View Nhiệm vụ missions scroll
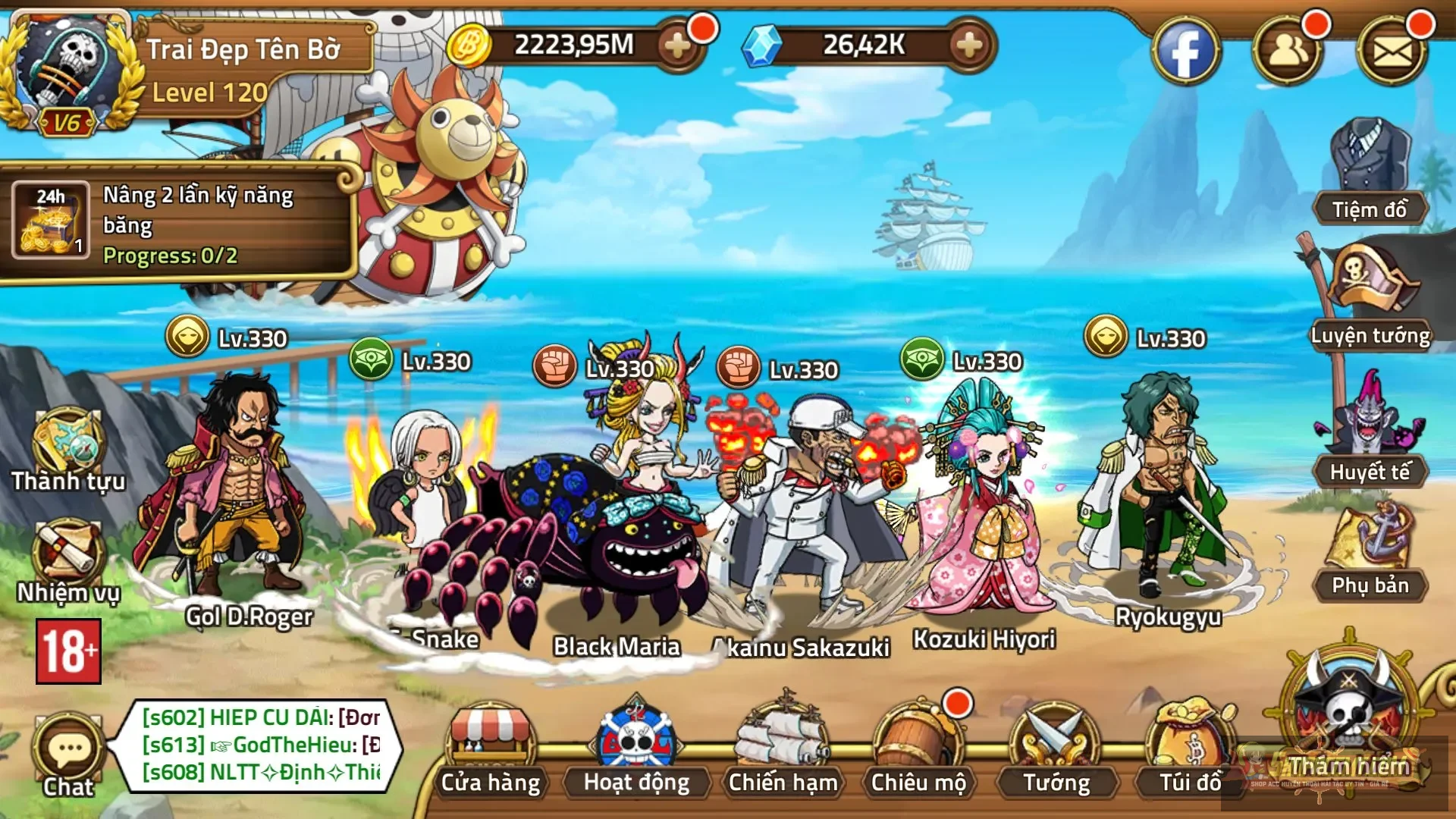This screenshot has height=819, width=1456. pos(68,561)
